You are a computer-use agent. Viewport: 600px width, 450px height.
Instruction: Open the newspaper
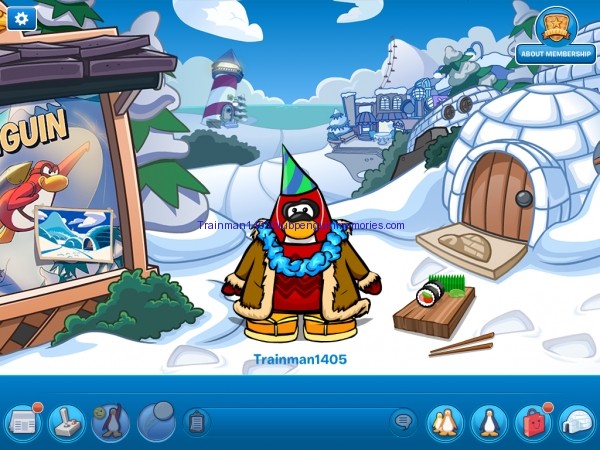[x=22, y=421]
